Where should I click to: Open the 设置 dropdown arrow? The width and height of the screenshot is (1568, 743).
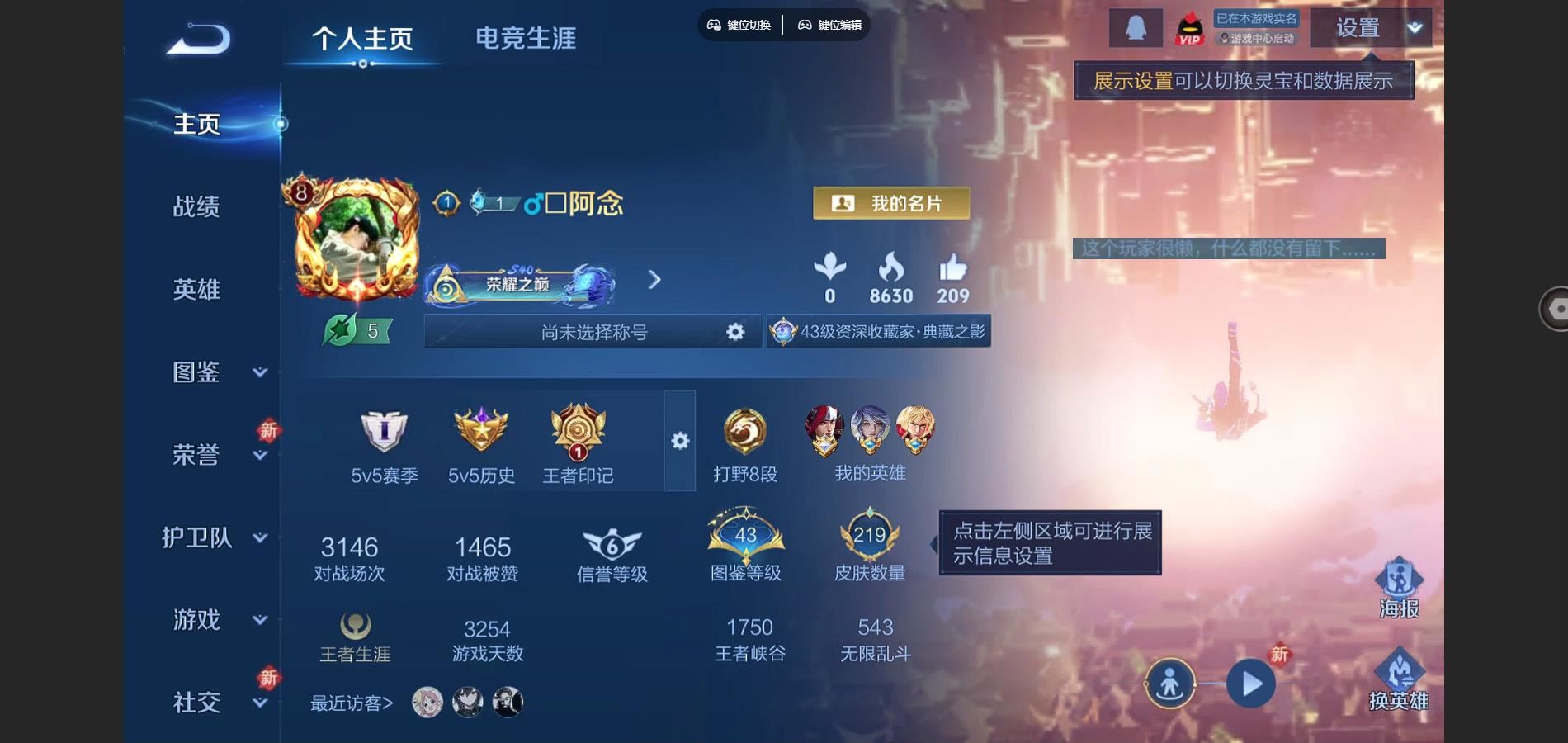[x=1416, y=27]
